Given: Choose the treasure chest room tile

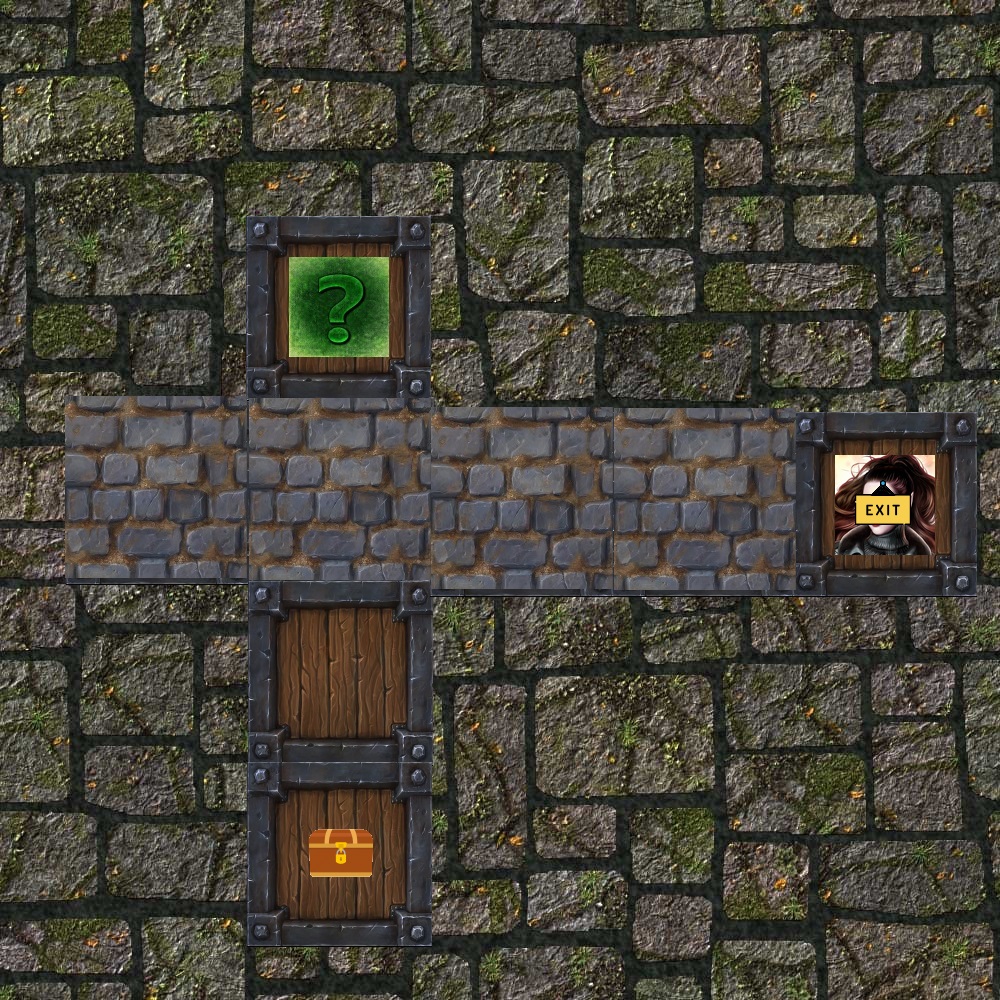Looking at the screenshot, I should [x=340, y=853].
